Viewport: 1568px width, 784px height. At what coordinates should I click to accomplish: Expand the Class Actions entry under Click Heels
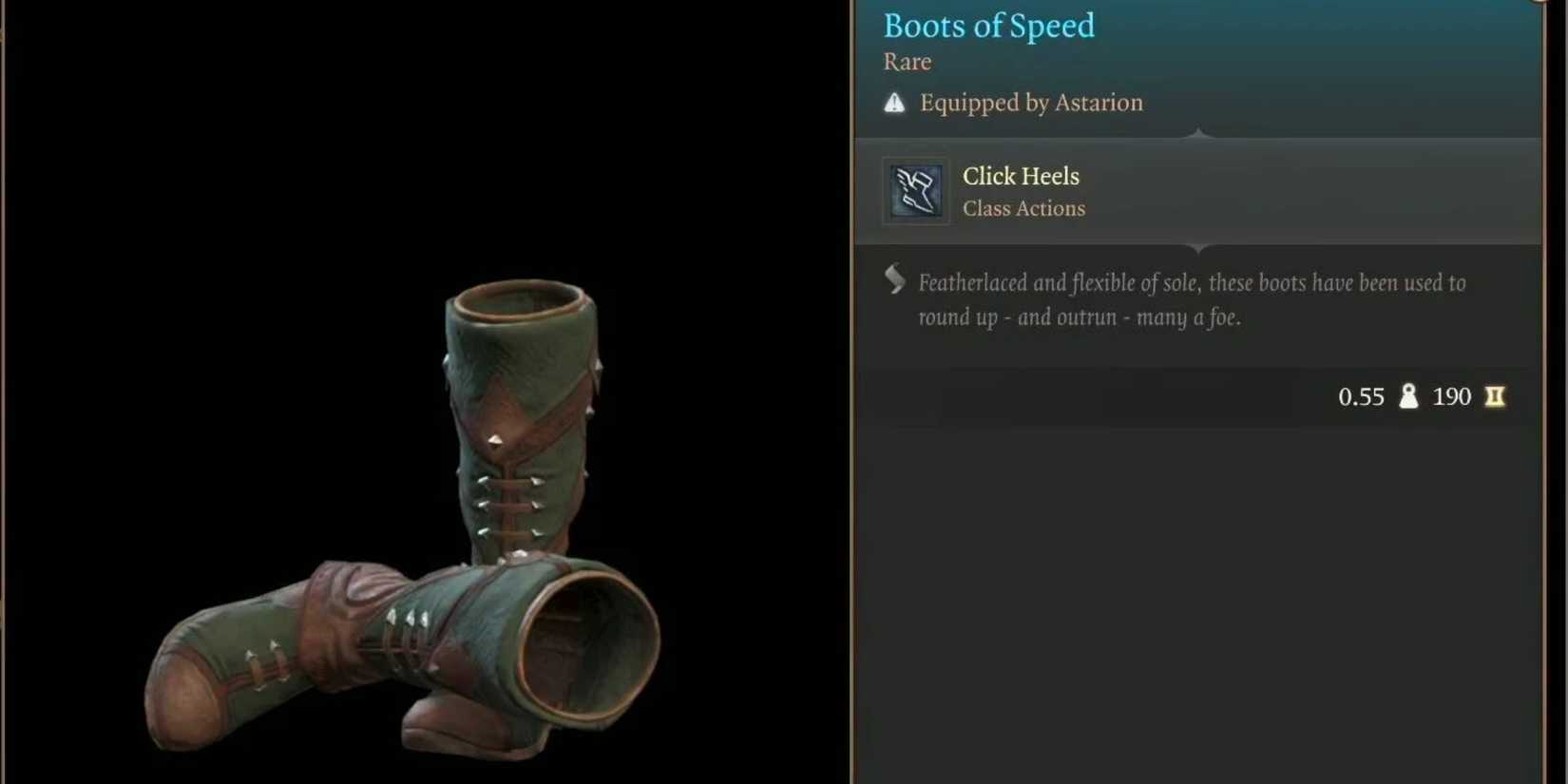(1024, 208)
